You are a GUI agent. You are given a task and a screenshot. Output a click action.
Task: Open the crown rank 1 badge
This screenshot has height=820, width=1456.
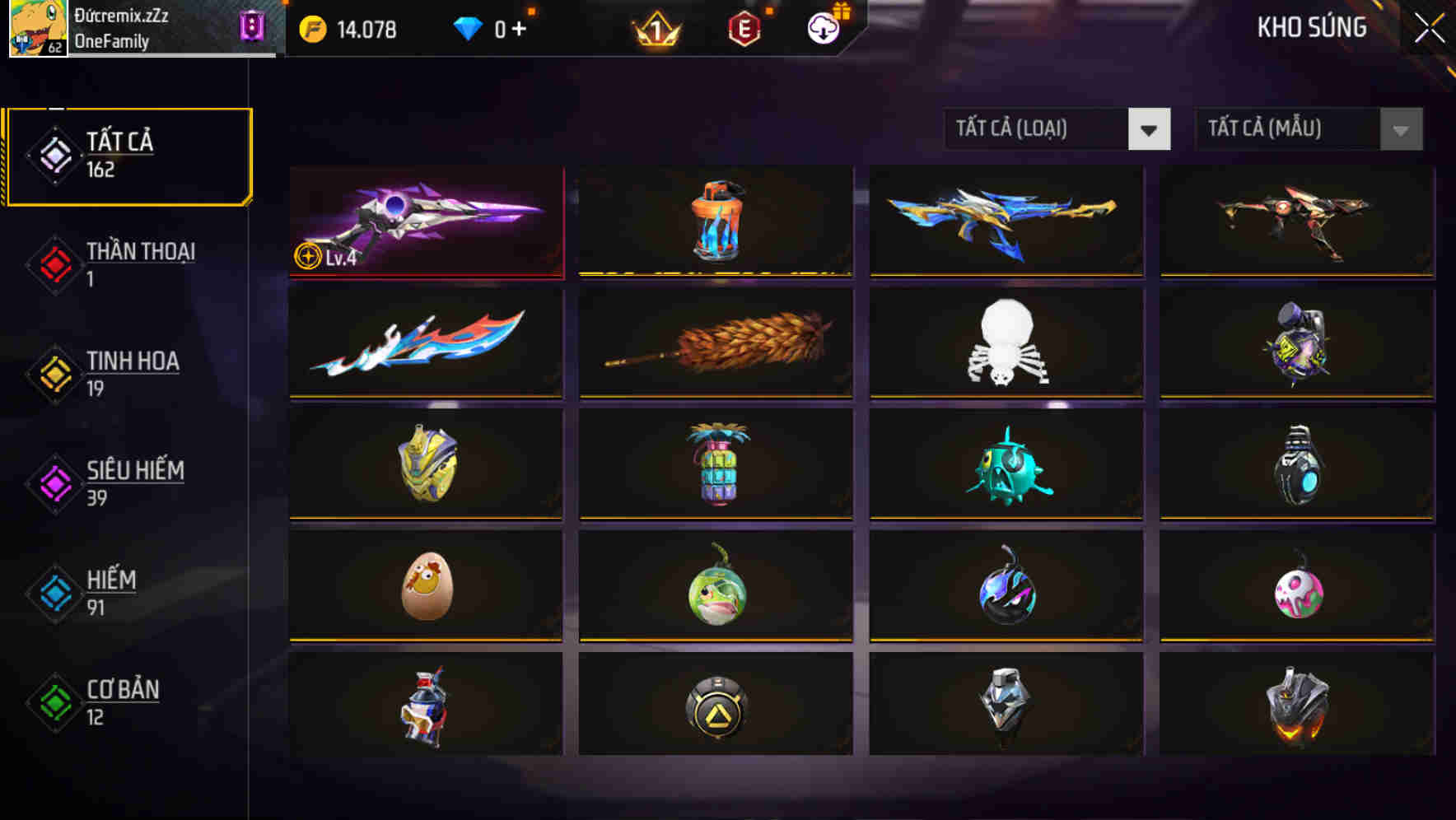pos(655,29)
